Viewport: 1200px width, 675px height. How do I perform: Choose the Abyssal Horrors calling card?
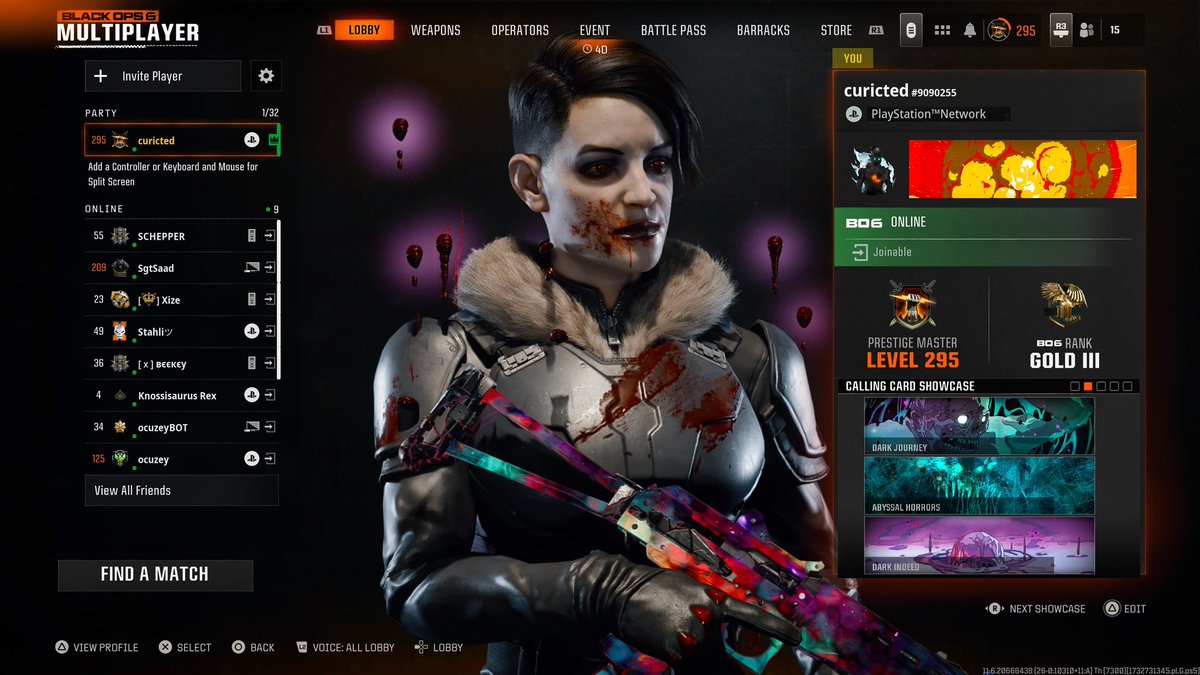click(x=979, y=485)
